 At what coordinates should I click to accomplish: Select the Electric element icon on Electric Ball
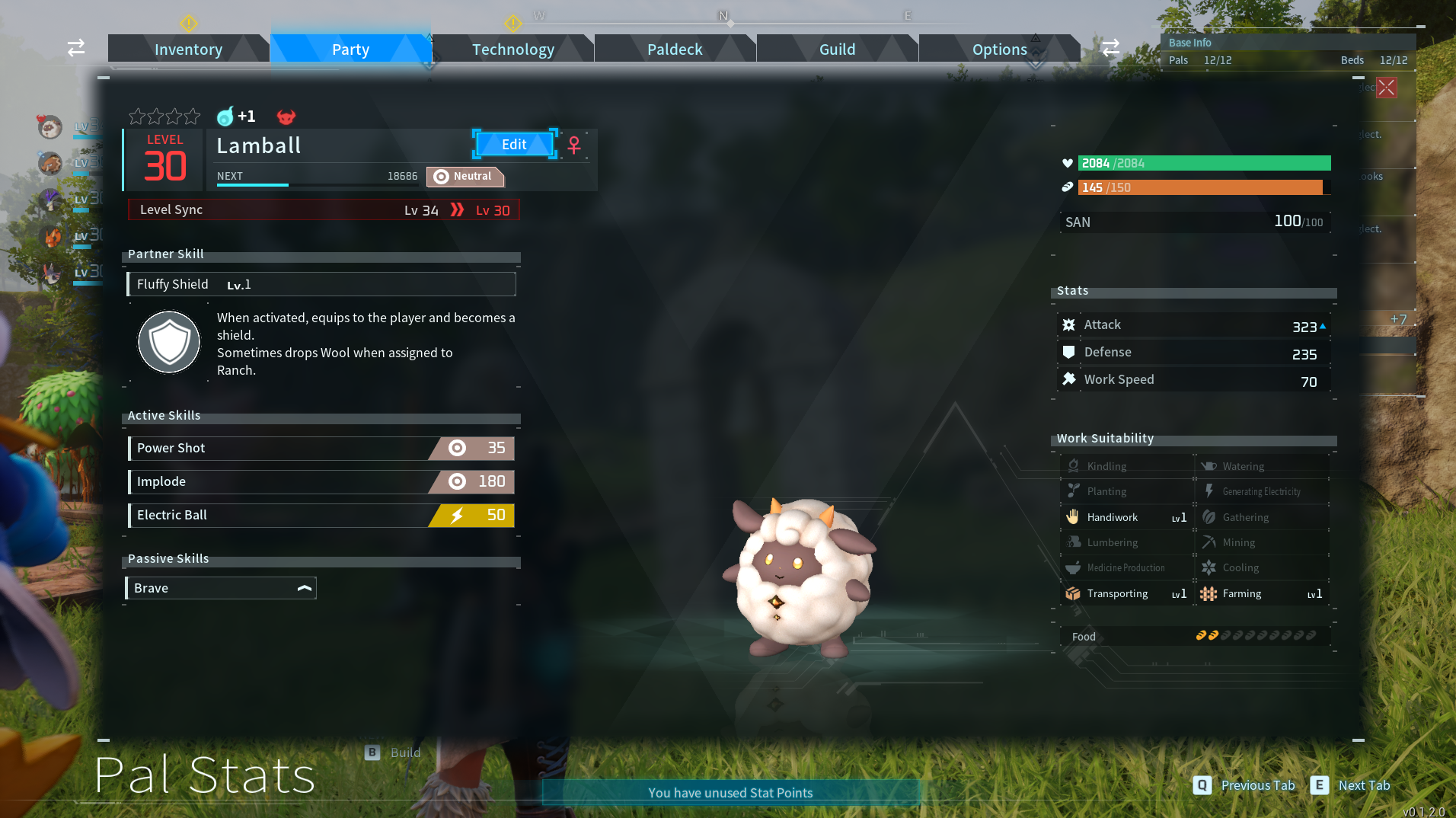(456, 516)
